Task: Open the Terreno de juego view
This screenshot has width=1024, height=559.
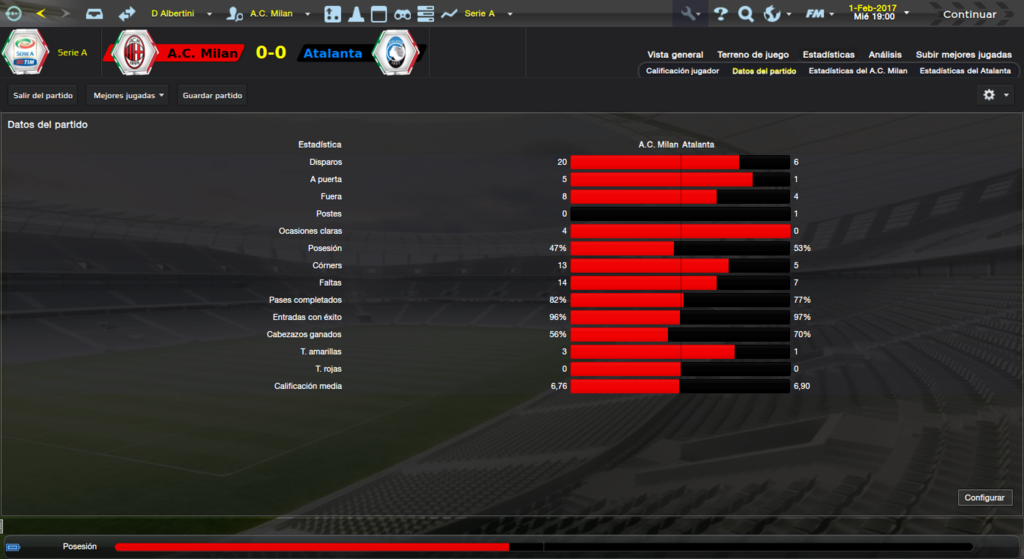Action: tap(752, 55)
